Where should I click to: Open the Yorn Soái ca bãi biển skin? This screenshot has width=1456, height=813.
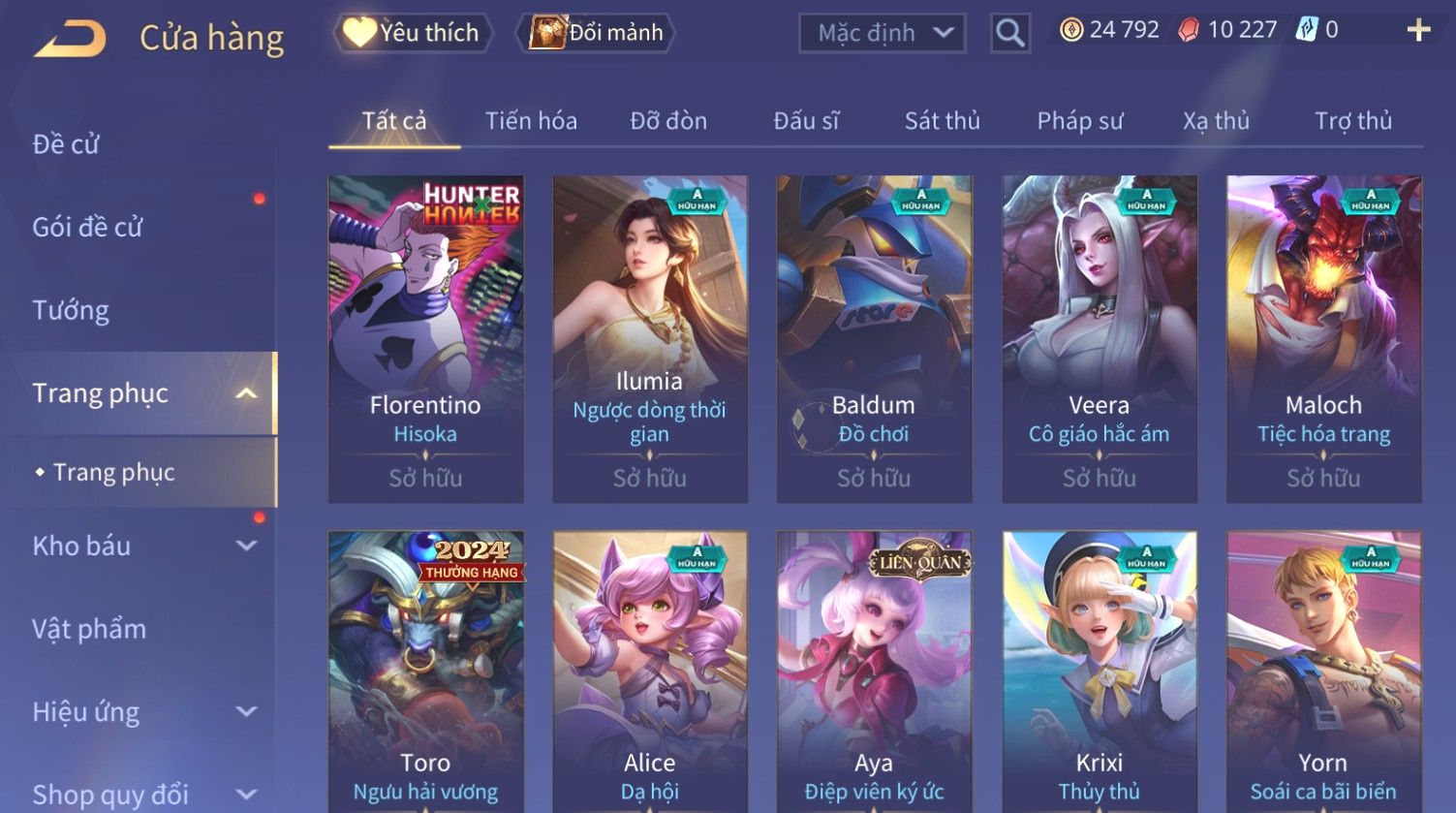click(1323, 671)
